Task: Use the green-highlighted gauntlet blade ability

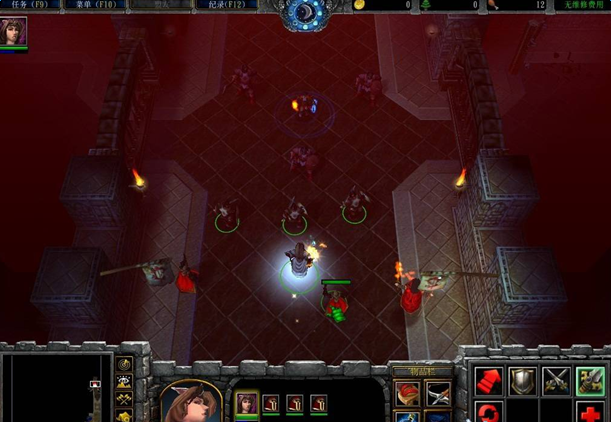Action: tap(590, 381)
